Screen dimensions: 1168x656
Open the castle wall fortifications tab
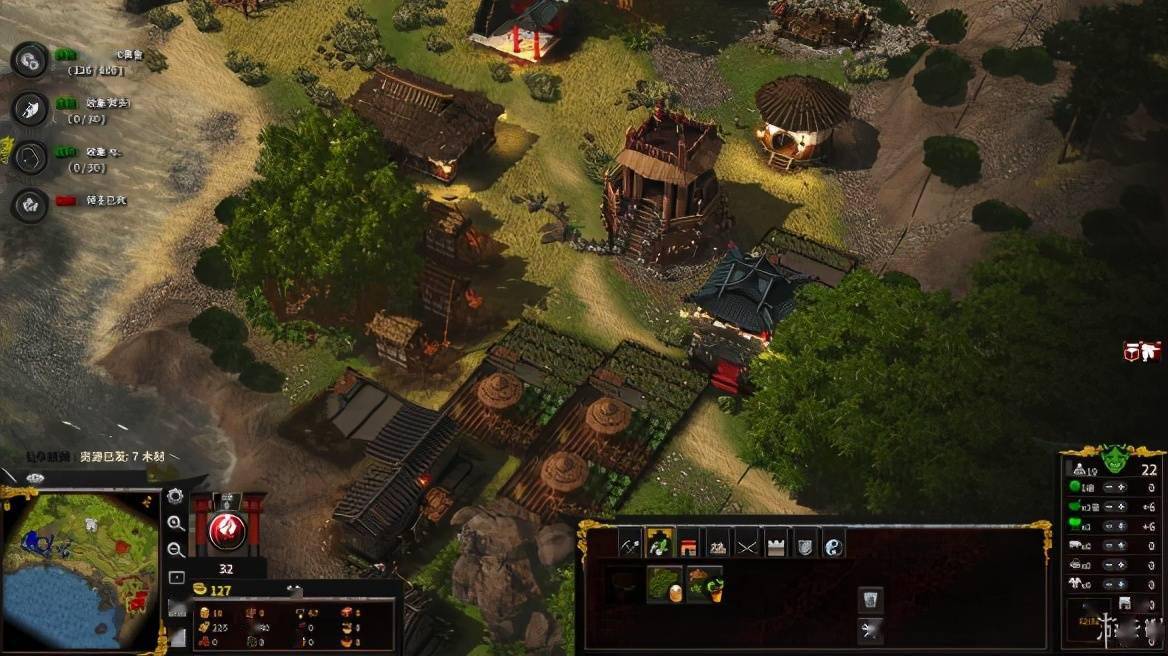coord(776,545)
